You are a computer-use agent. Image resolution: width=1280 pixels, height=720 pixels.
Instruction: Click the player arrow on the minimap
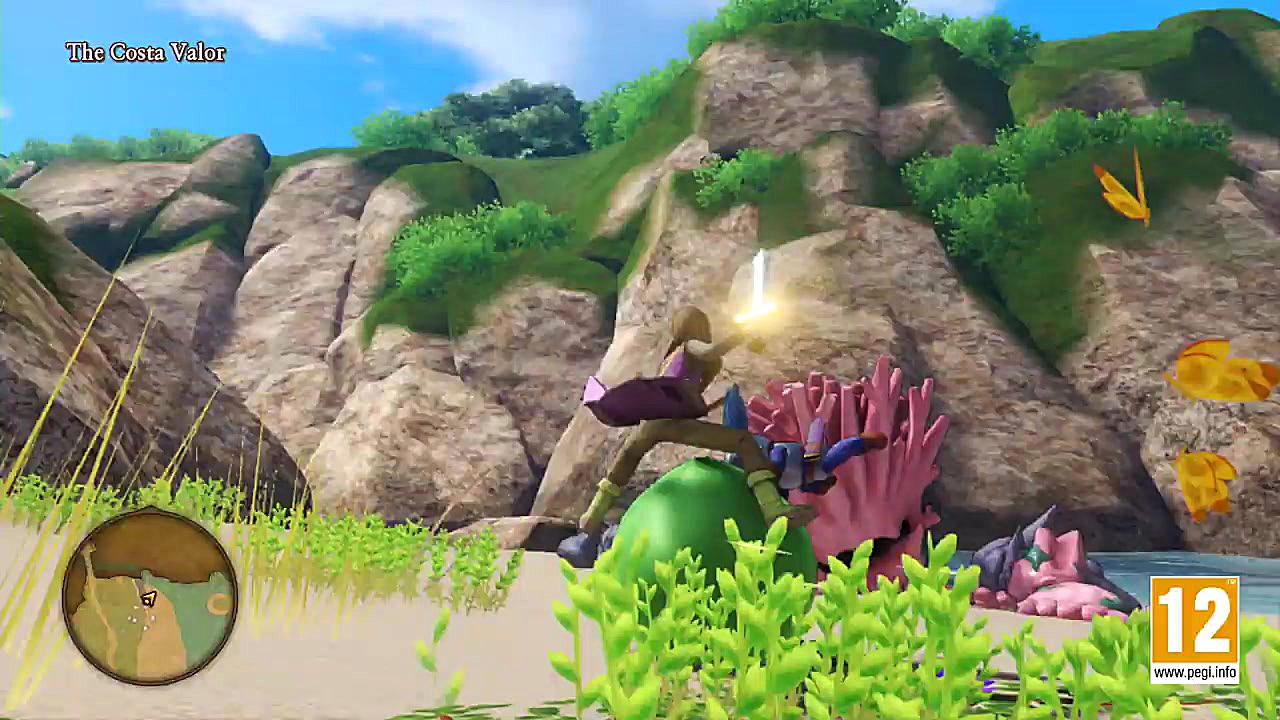[149, 598]
